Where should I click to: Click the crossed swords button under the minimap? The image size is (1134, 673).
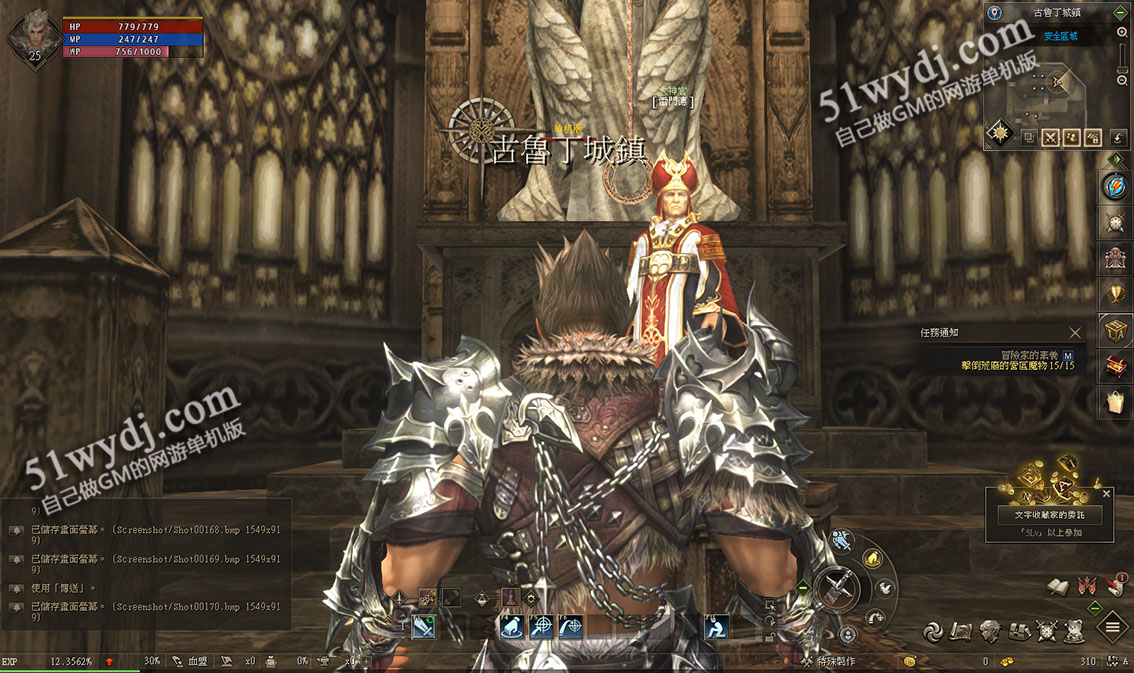coord(1051,137)
